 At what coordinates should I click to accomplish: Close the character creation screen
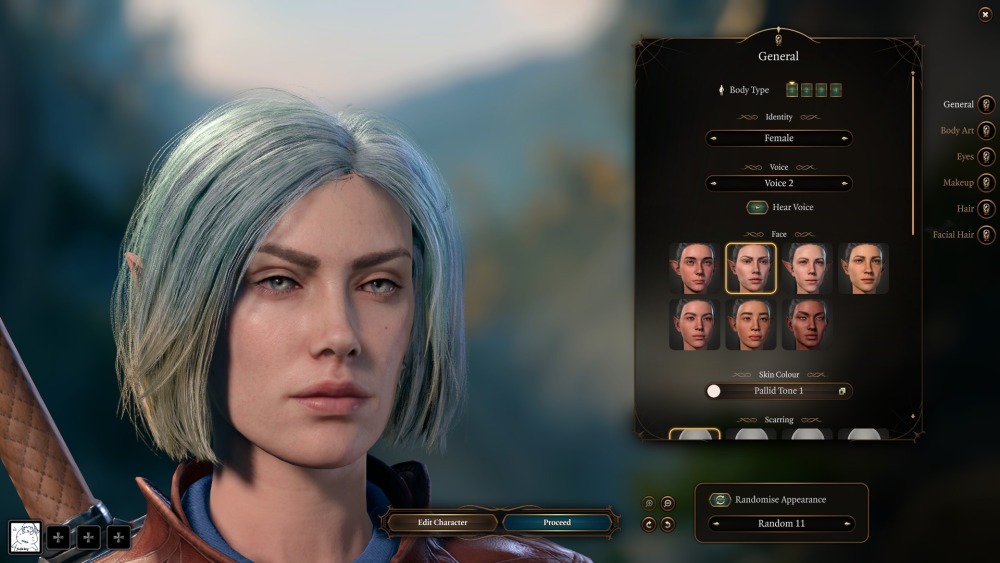click(x=985, y=14)
